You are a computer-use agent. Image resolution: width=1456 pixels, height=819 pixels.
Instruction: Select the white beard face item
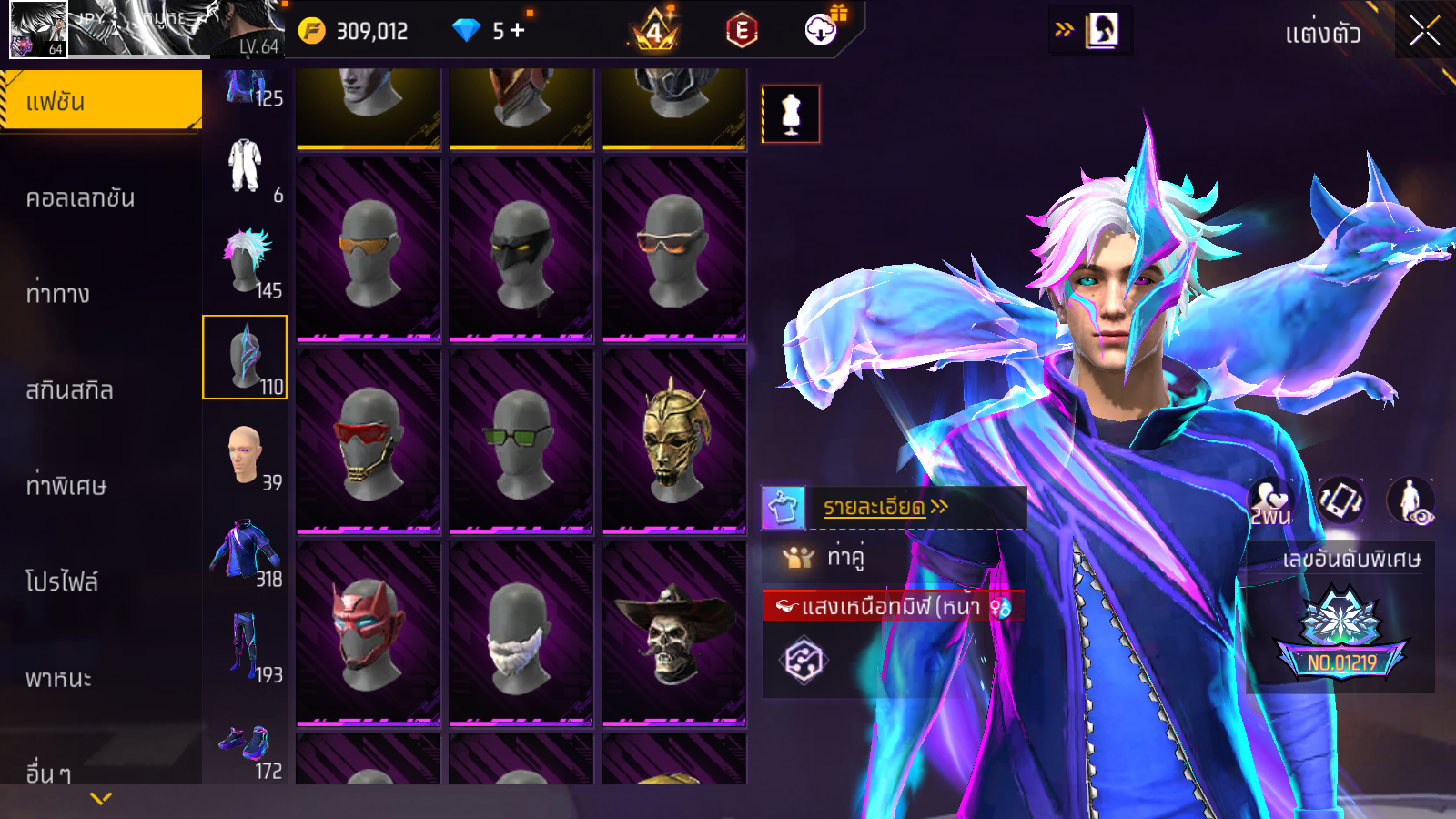[x=521, y=634]
